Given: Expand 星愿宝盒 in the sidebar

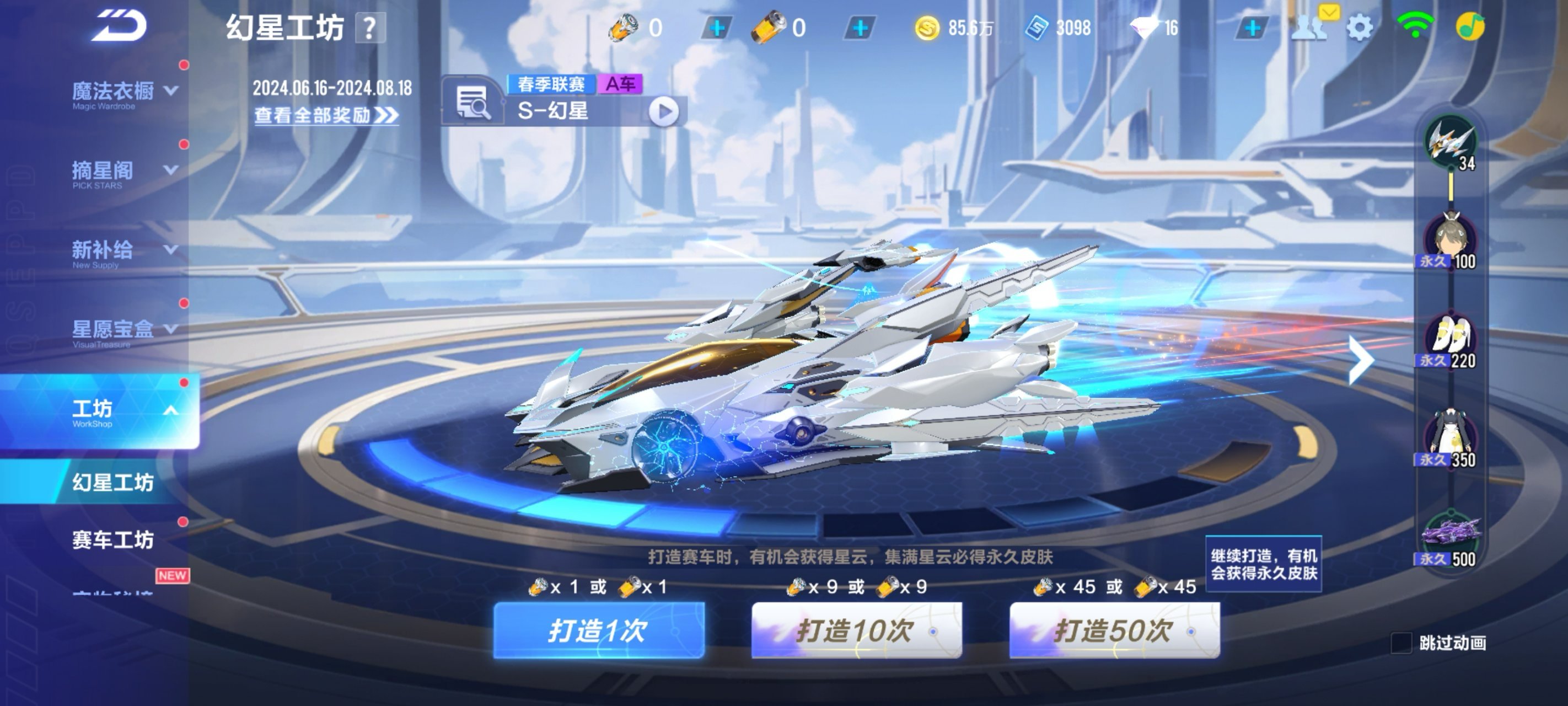Looking at the screenshot, I should tap(125, 330).
